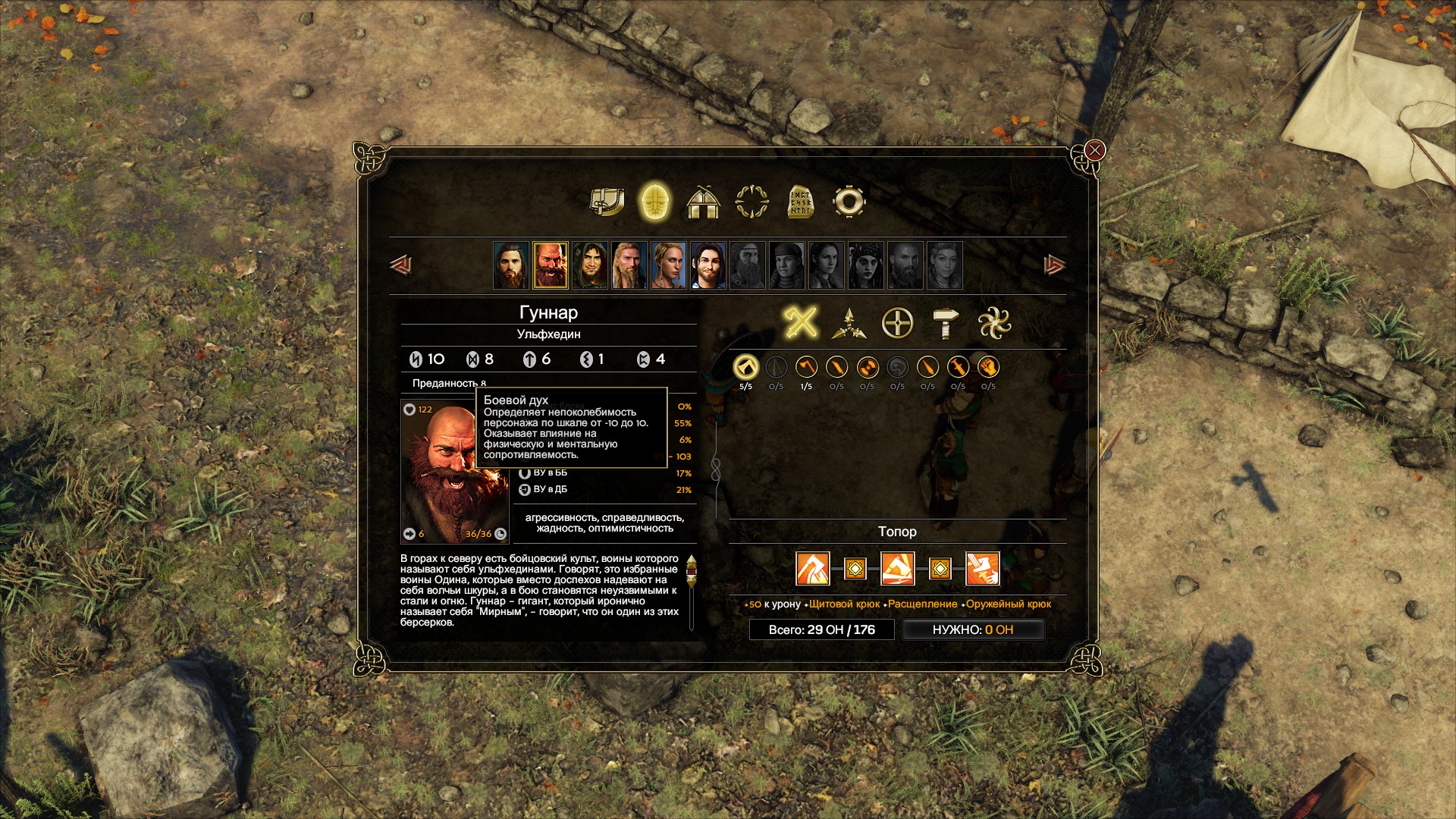Select the fist unarmed skill icon
The image size is (1456, 819).
coord(988,368)
